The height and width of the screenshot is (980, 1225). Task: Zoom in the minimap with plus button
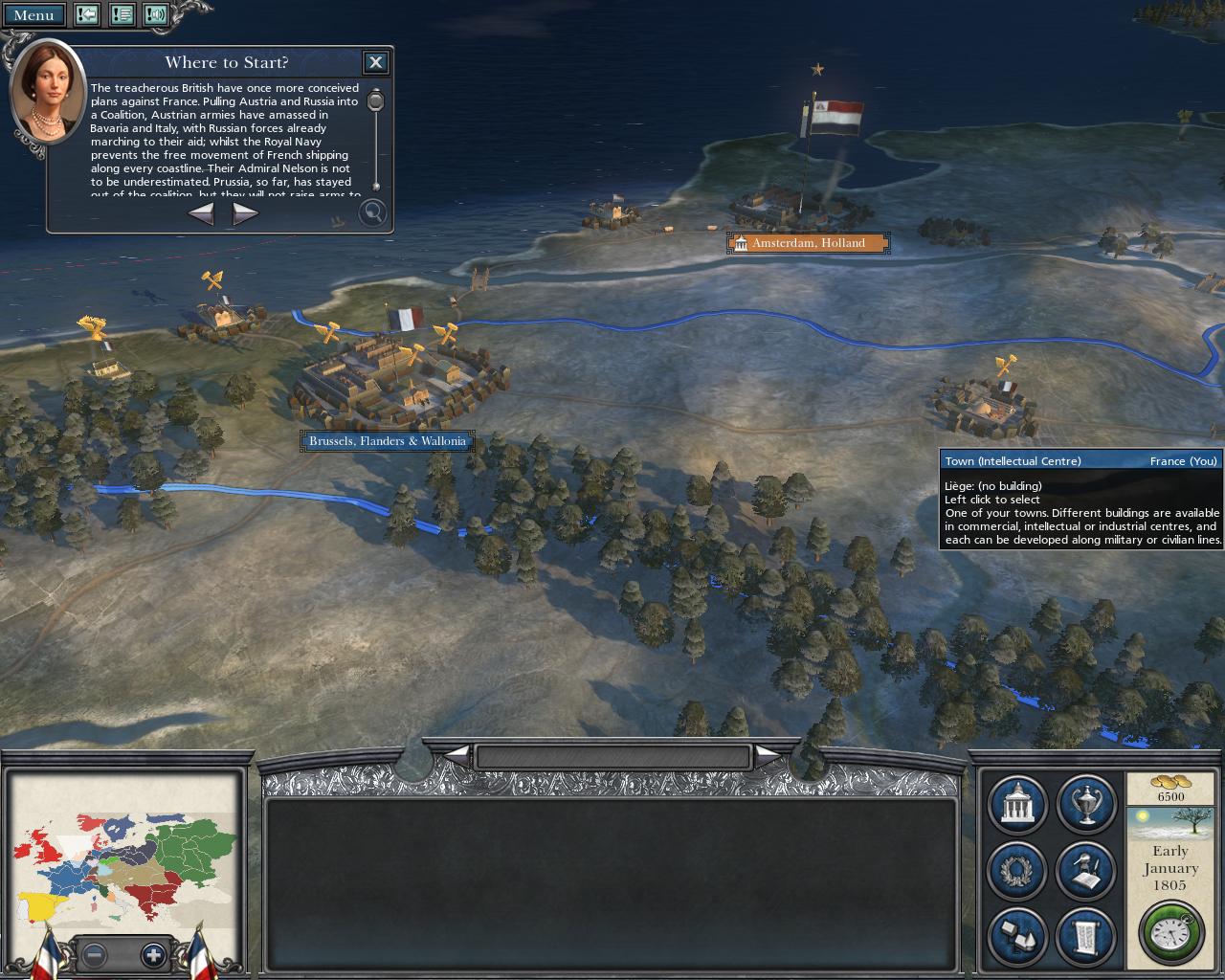(153, 954)
